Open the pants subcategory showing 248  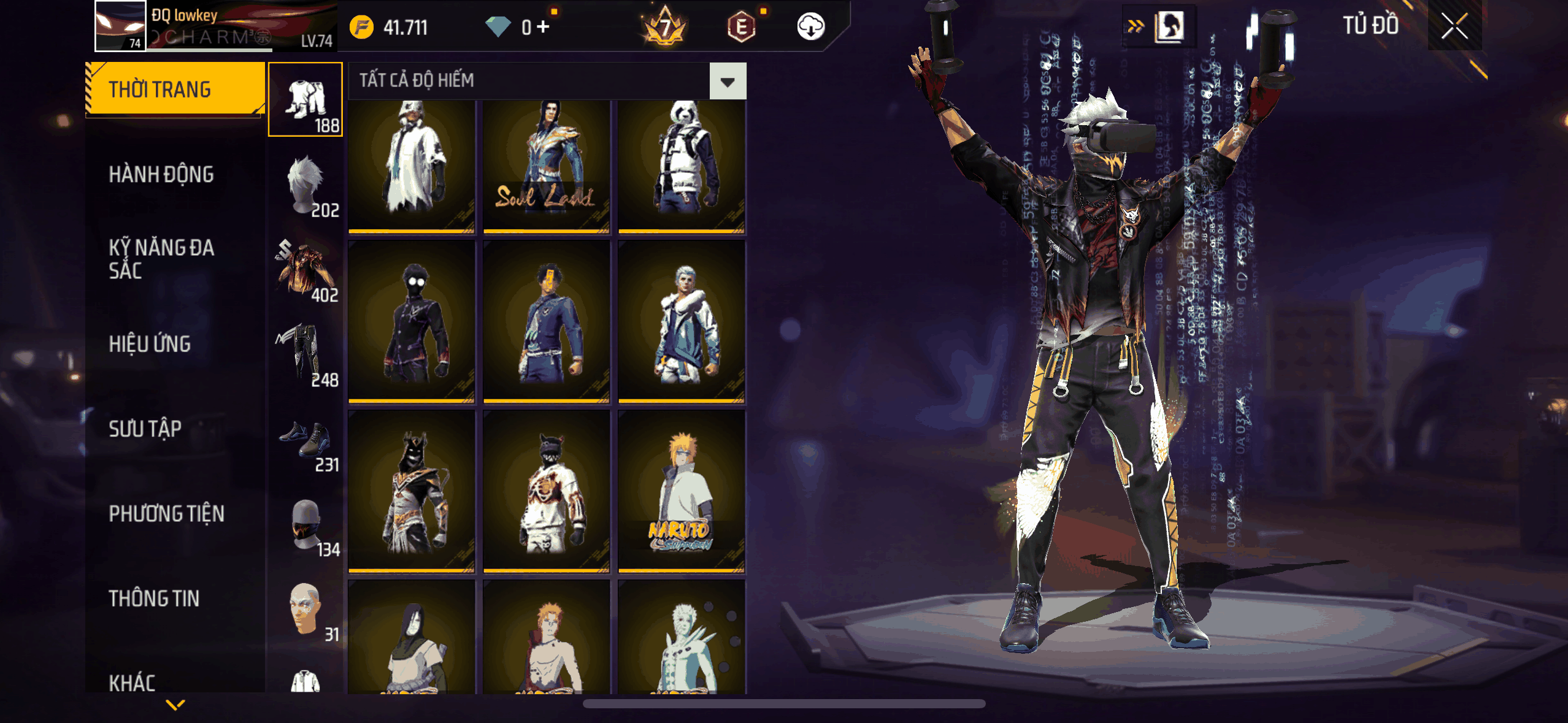(306, 354)
